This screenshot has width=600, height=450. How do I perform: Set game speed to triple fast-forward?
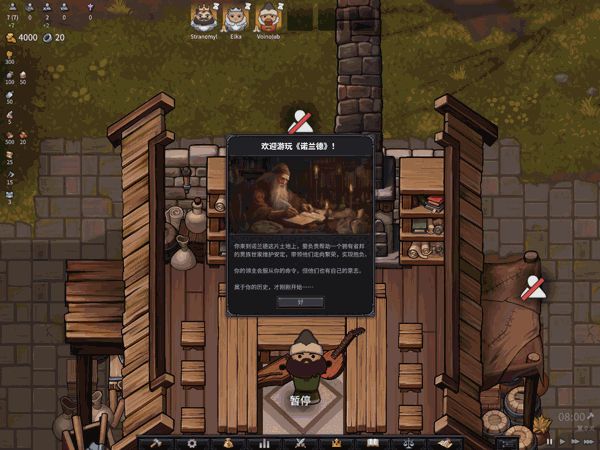590,441
